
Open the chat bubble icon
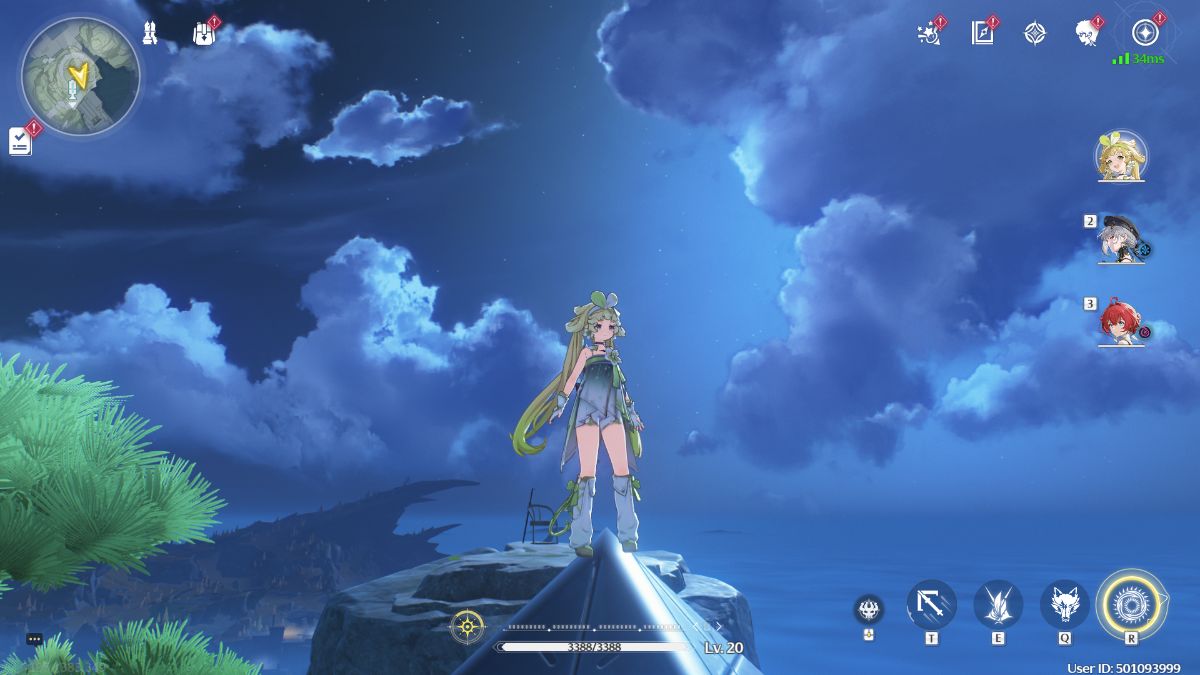34,639
